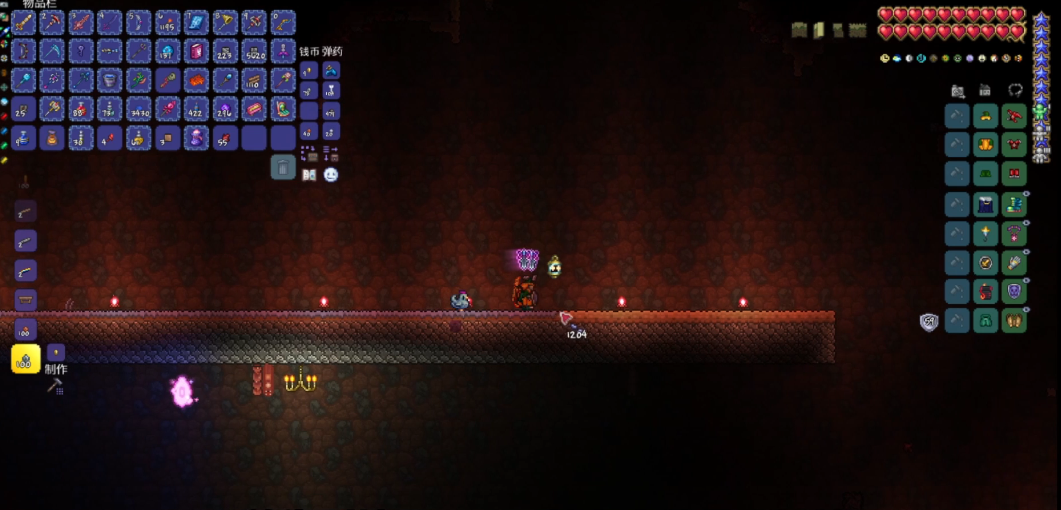Select the first hotbar sword slot
The image size is (1061, 510).
pos(24,22)
